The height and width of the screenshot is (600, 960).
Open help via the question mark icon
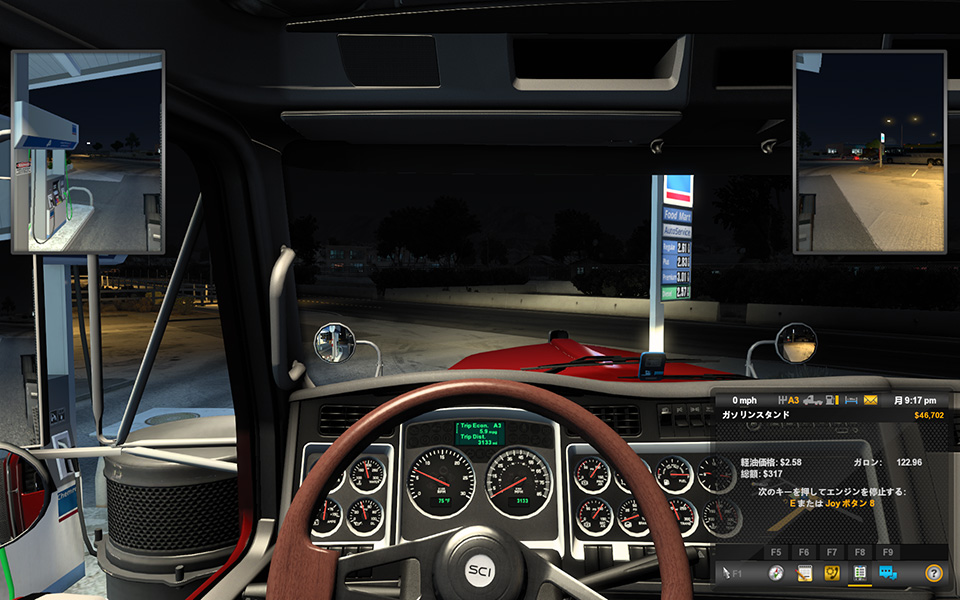[x=933, y=574]
